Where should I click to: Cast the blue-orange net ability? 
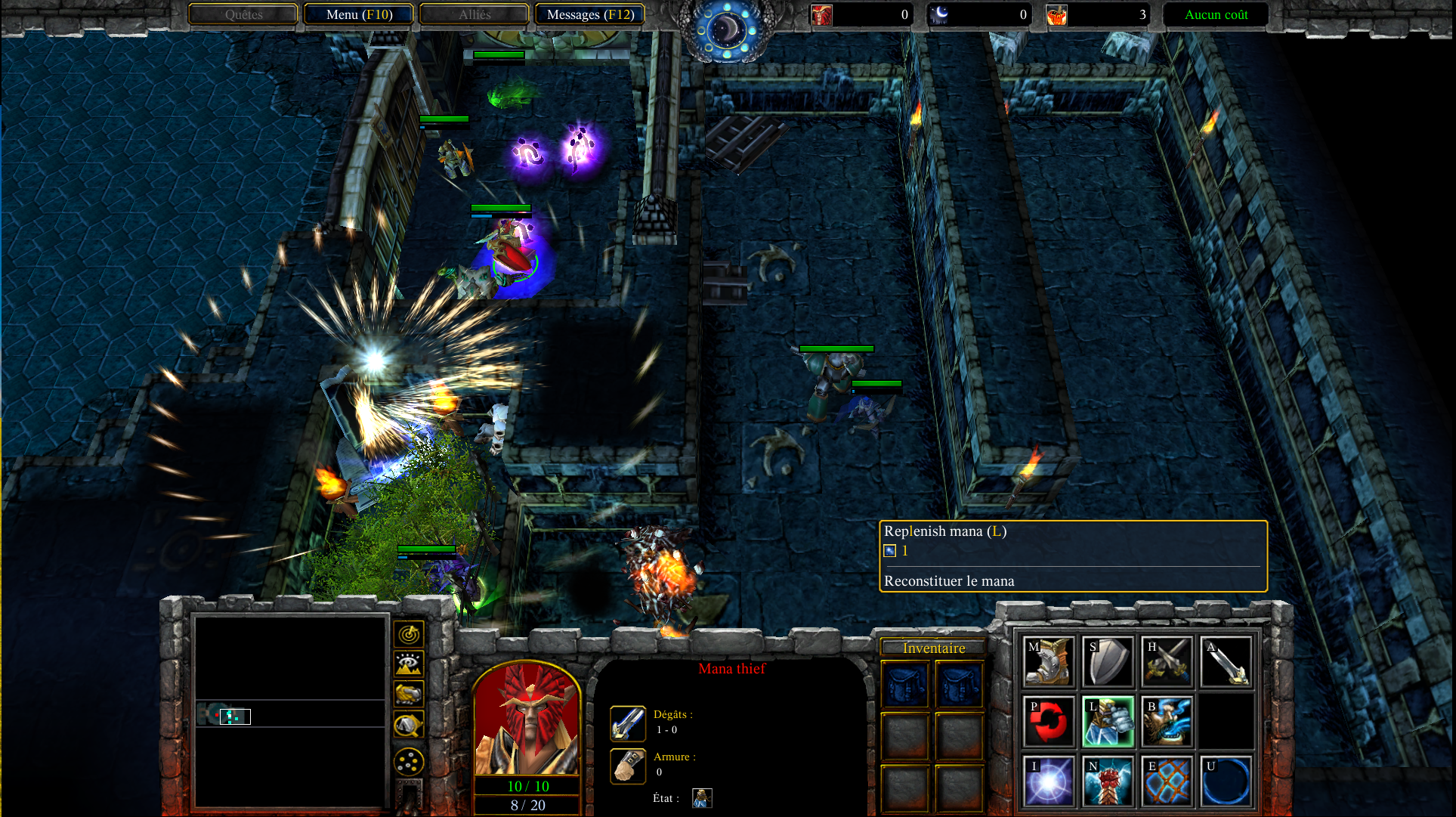tap(1167, 781)
